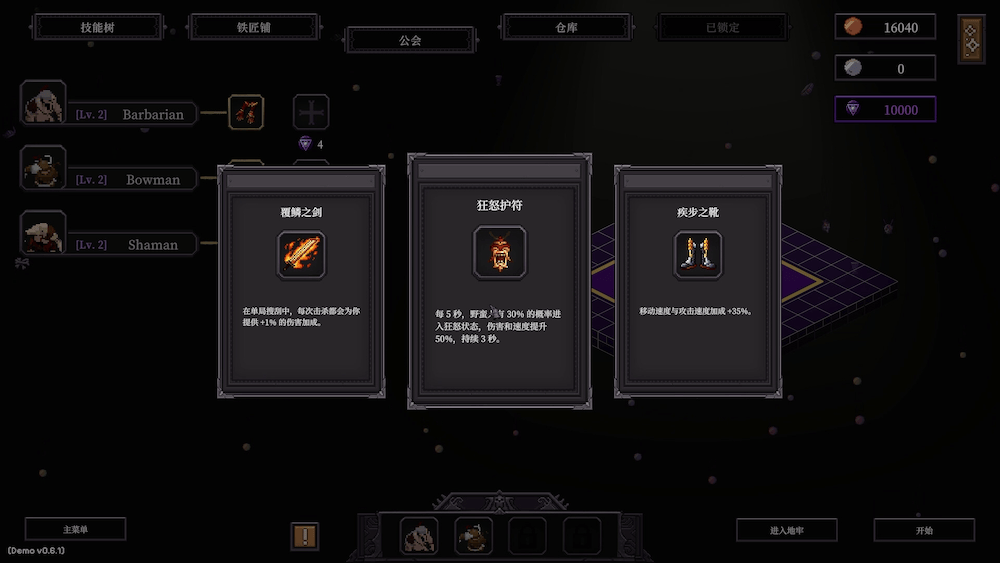
Task: Choose the 覆鳞之剑 sword card
Action: (301, 283)
